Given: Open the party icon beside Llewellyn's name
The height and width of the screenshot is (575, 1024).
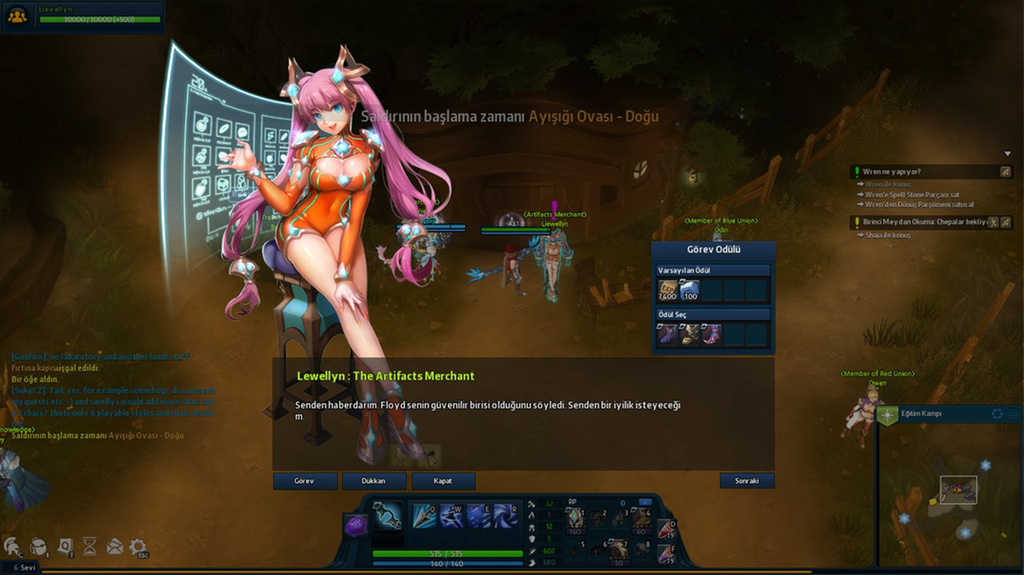Looking at the screenshot, I should click(17, 15).
